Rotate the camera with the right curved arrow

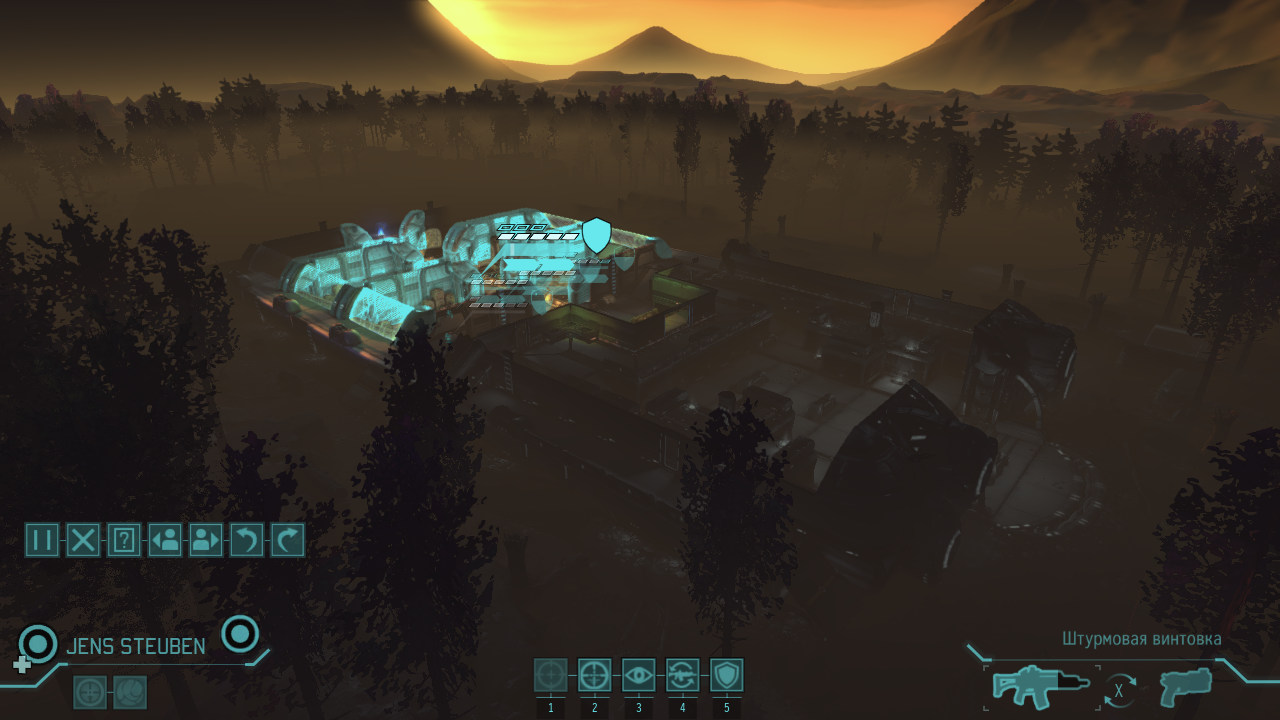288,540
